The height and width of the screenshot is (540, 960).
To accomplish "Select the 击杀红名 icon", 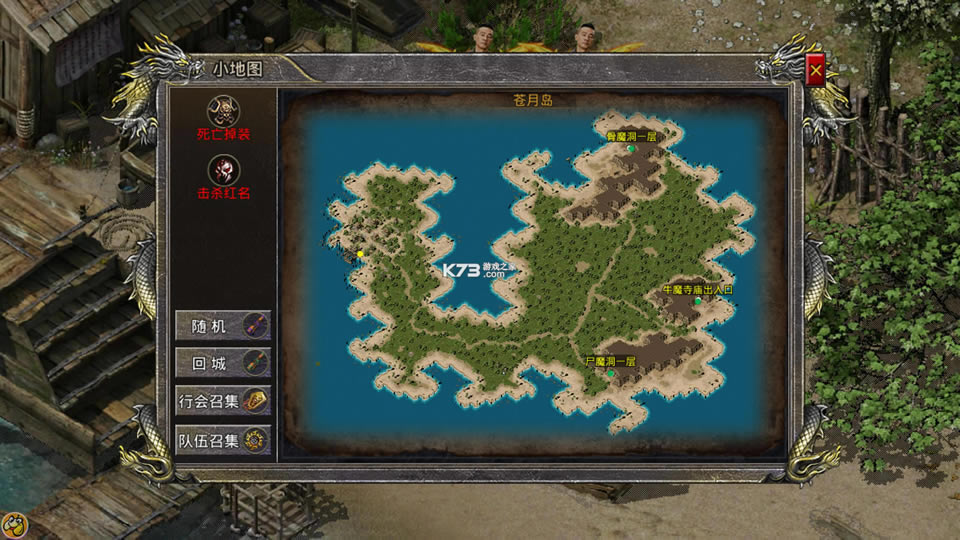I will (223, 170).
